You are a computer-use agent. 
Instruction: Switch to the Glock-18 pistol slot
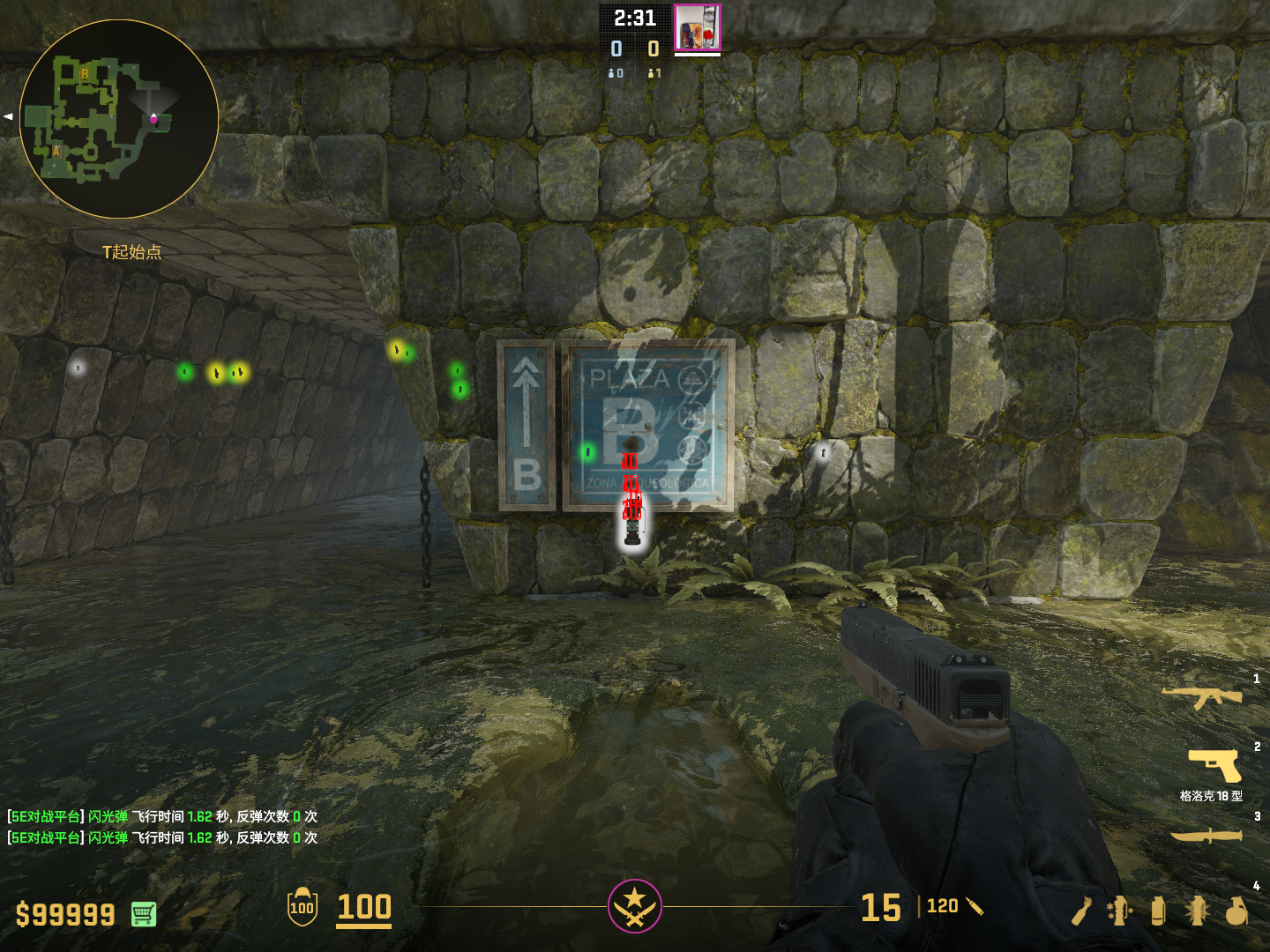[1214, 765]
